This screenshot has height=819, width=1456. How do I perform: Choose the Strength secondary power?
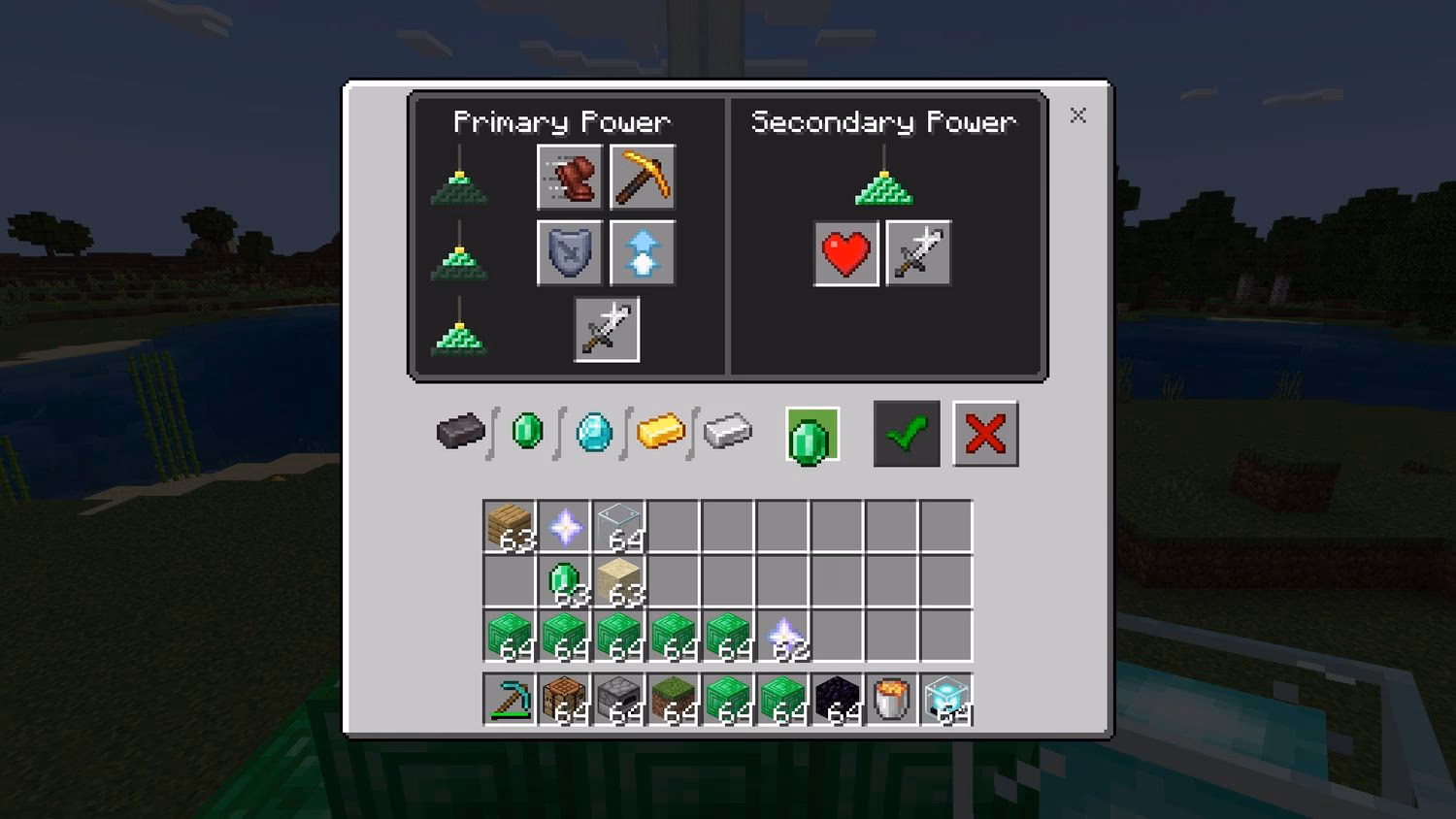coord(917,252)
